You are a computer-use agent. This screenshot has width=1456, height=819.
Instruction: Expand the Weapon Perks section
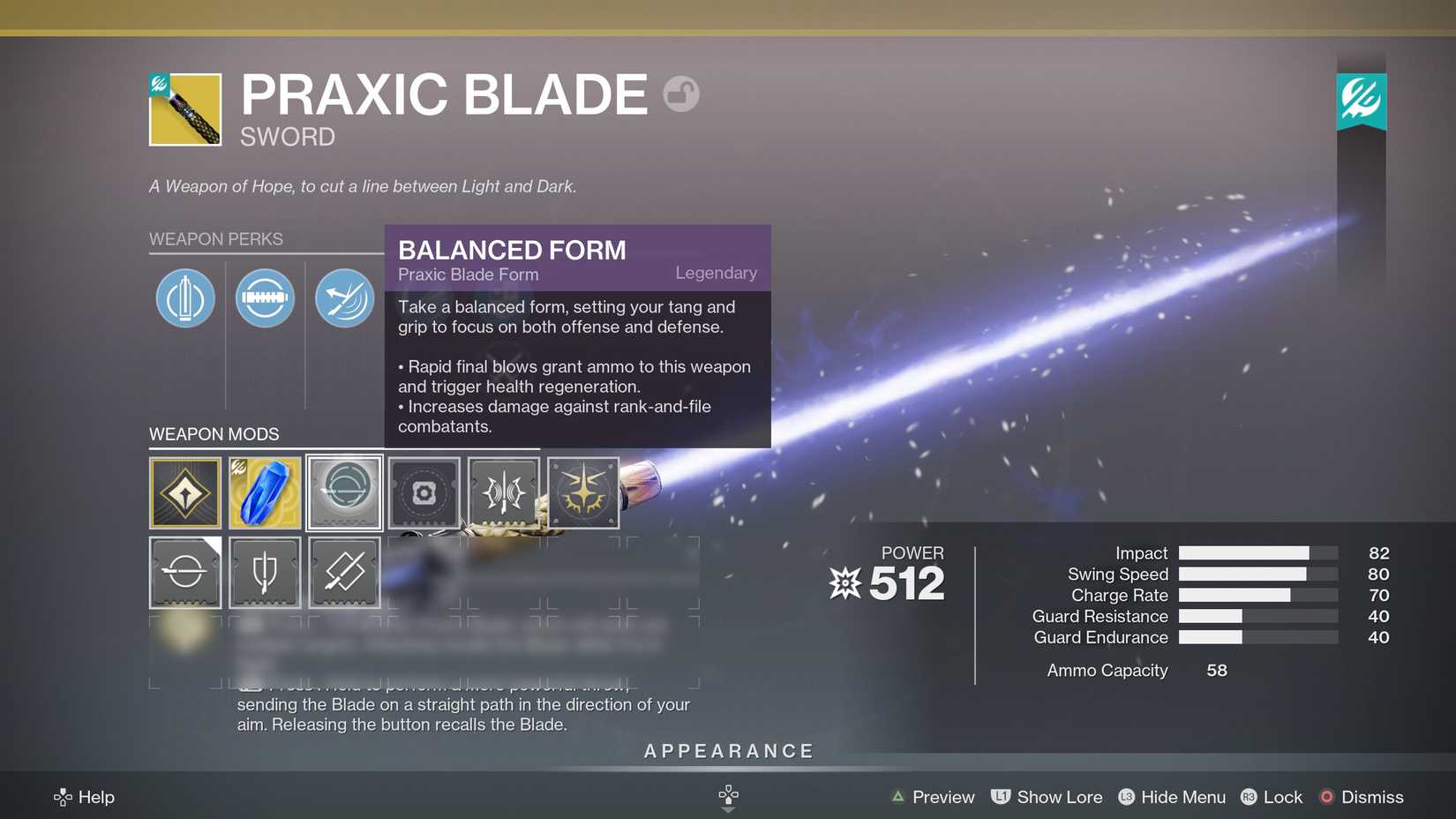click(215, 238)
